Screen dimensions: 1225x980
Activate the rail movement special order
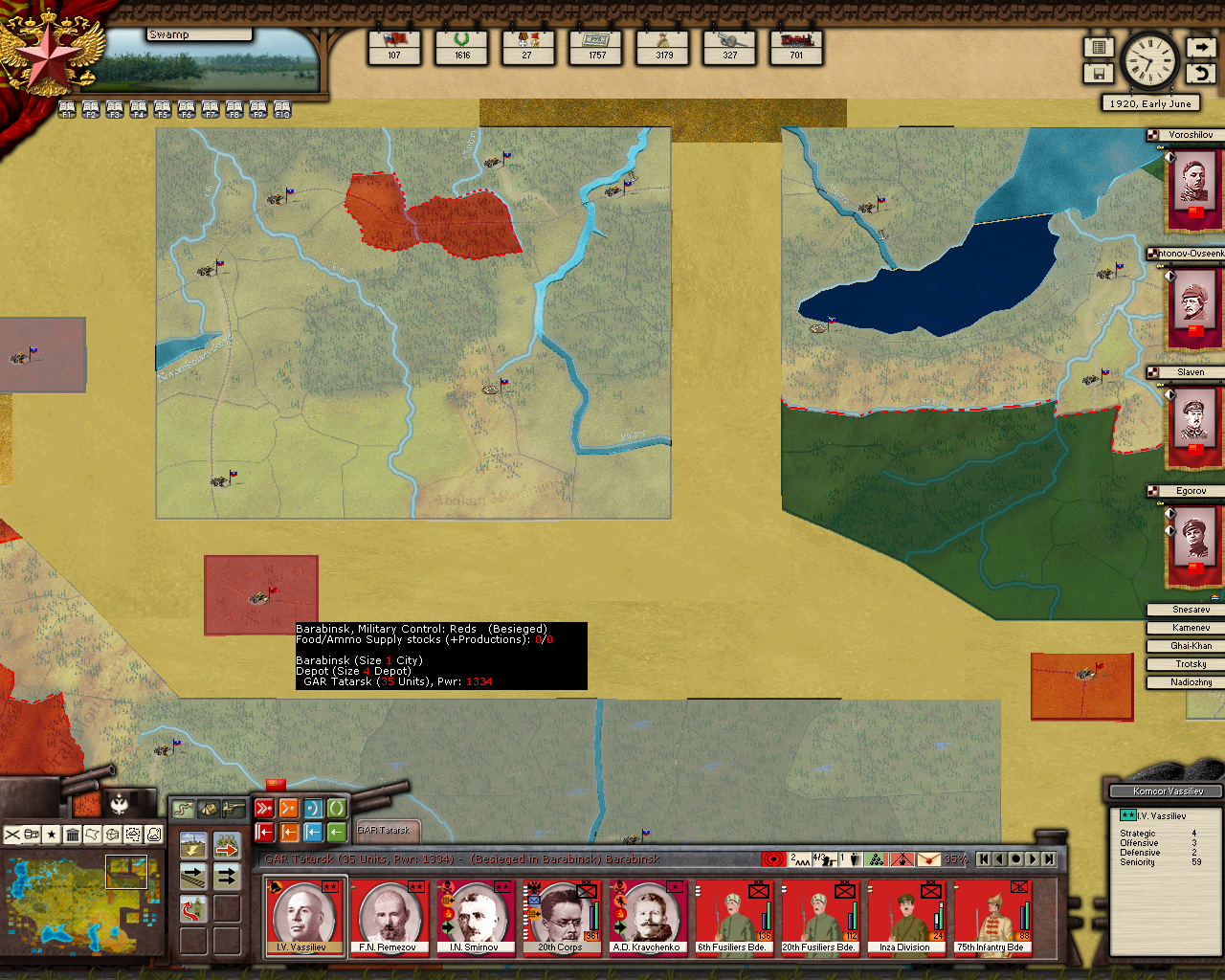tap(193, 876)
